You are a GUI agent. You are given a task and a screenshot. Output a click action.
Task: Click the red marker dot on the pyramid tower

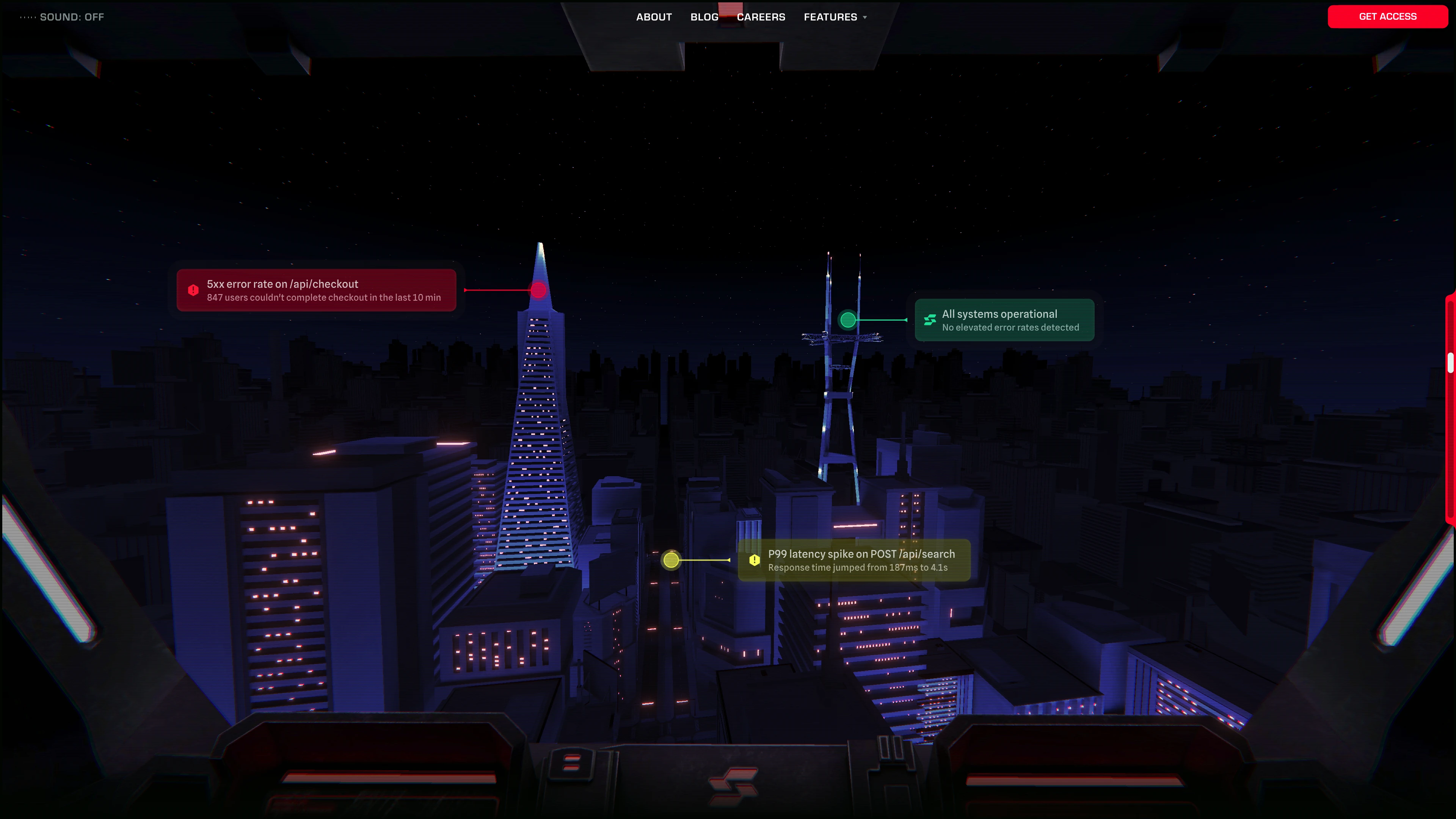pos(539,290)
